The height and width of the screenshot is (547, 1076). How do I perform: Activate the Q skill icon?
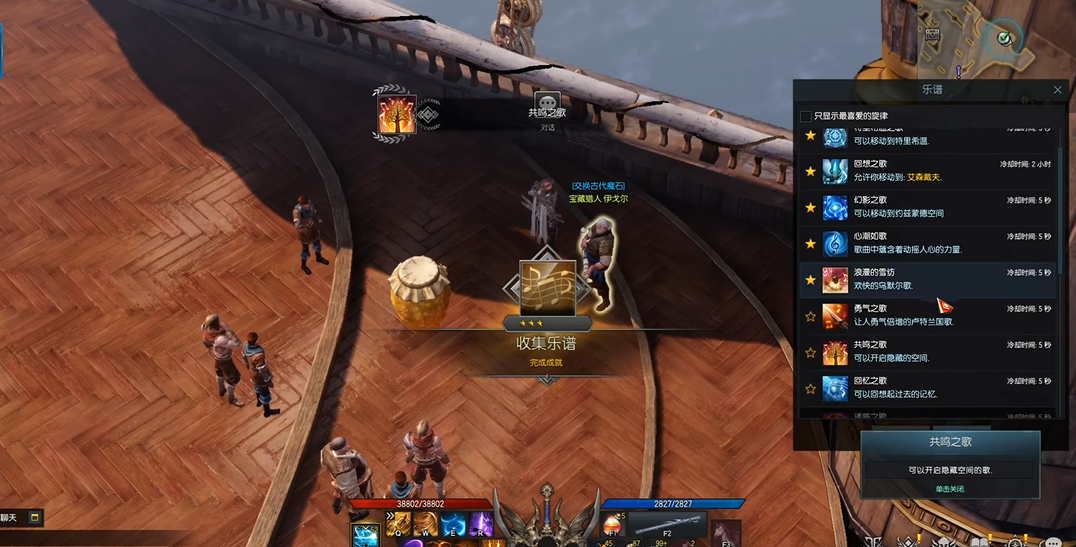pos(400,524)
